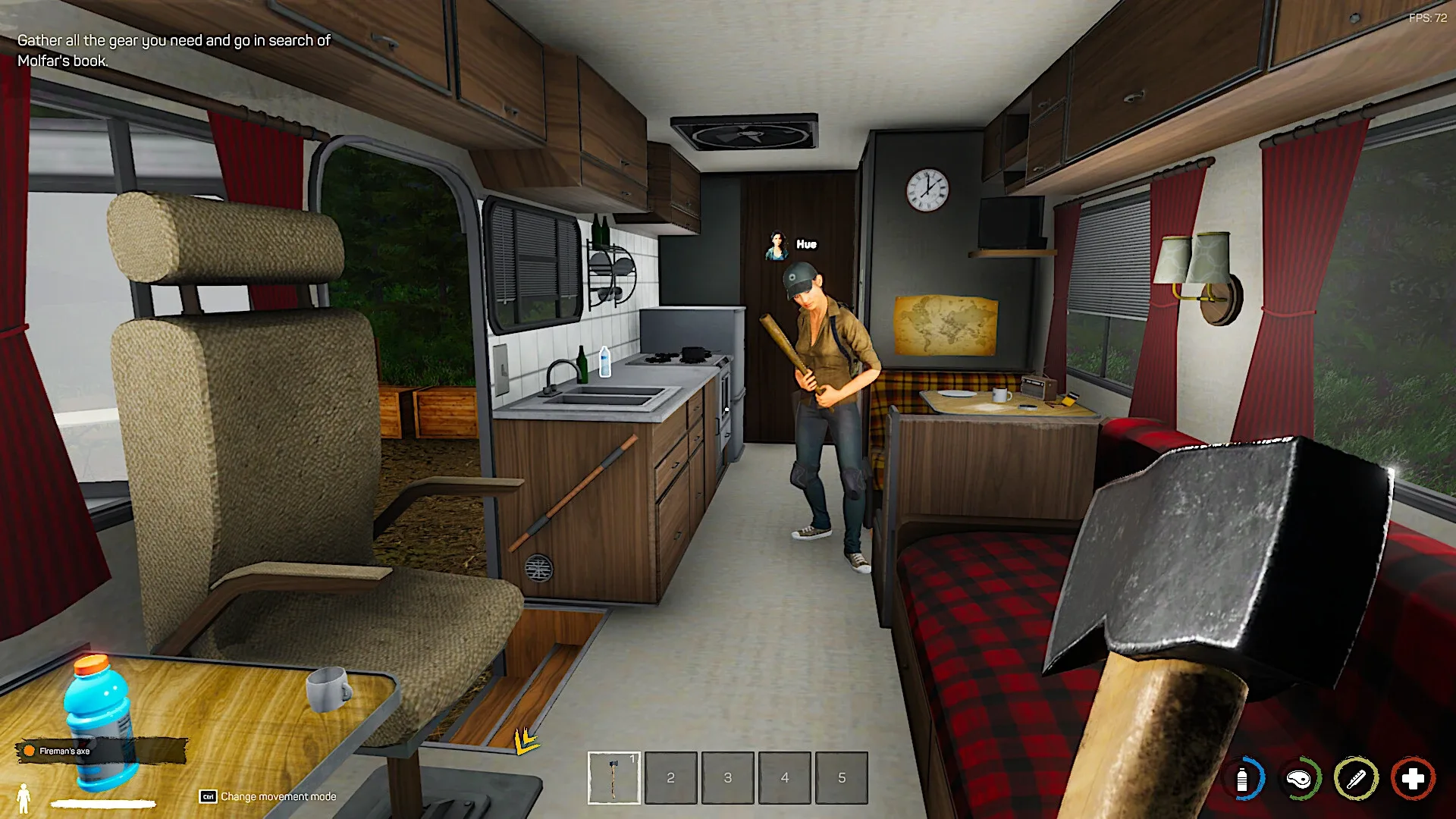Select hotbar slot 2
Image resolution: width=1456 pixels, height=819 pixels.
pyautogui.click(x=670, y=779)
